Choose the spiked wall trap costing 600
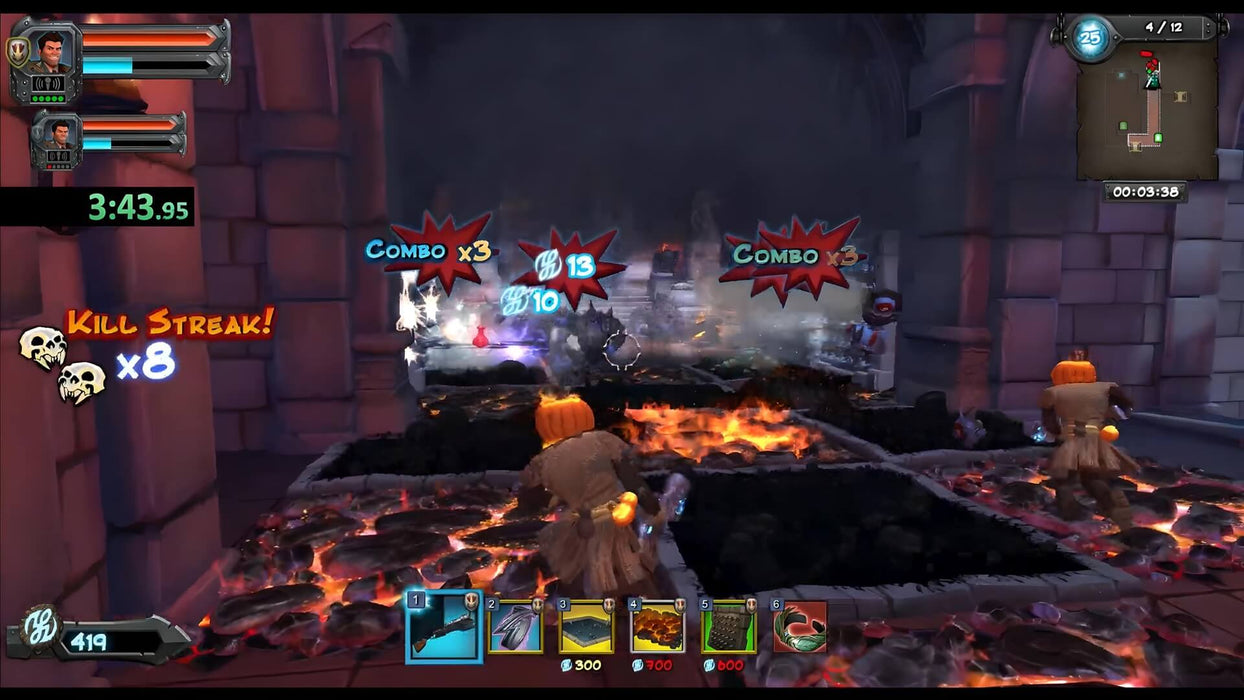Image resolution: width=1244 pixels, height=700 pixels. coord(728,627)
